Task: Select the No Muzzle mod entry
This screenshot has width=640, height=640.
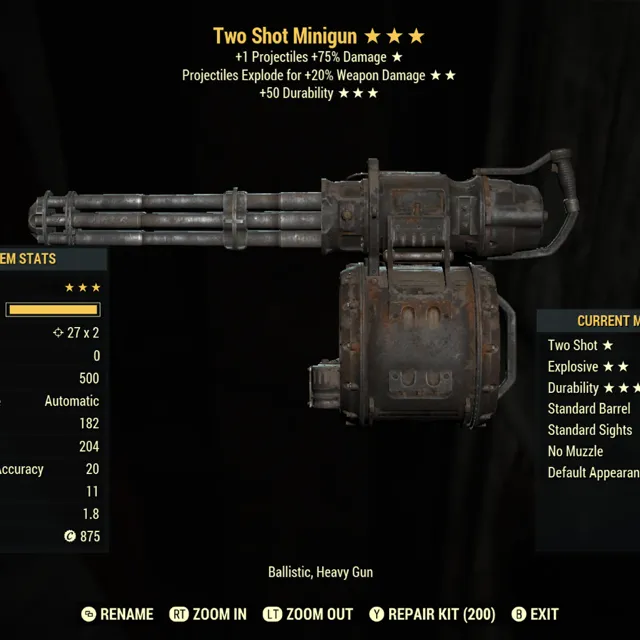Action: tap(575, 451)
